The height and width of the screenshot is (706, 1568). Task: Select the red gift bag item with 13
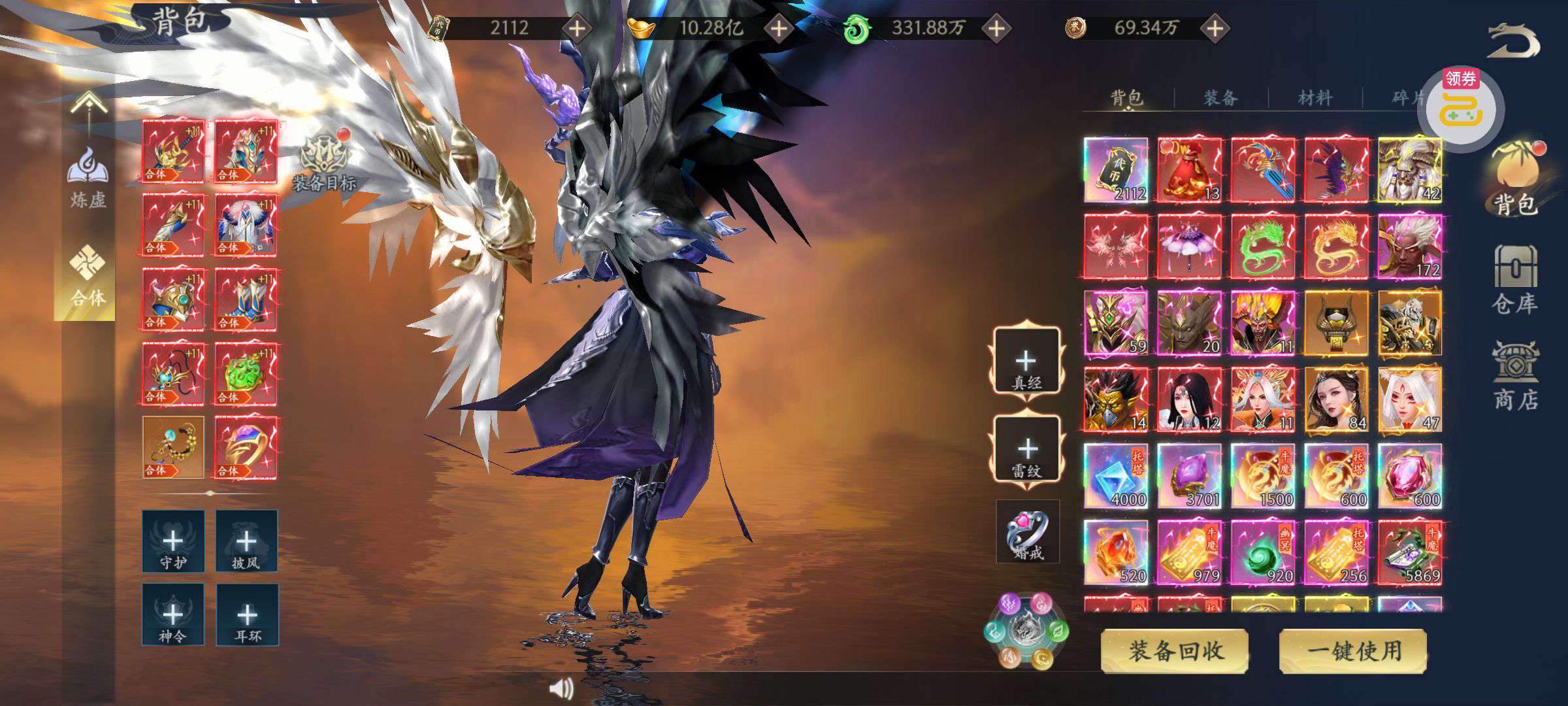tap(1189, 169)
